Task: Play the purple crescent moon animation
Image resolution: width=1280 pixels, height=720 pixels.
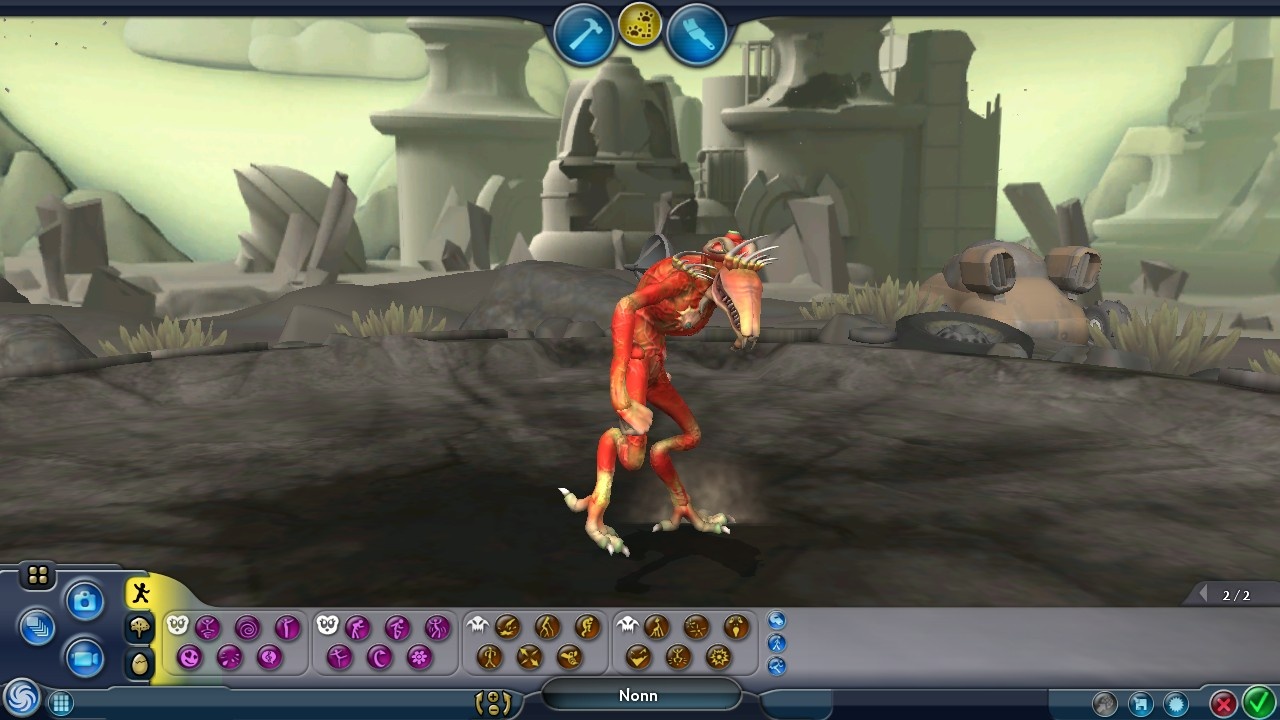Action: 379,657
